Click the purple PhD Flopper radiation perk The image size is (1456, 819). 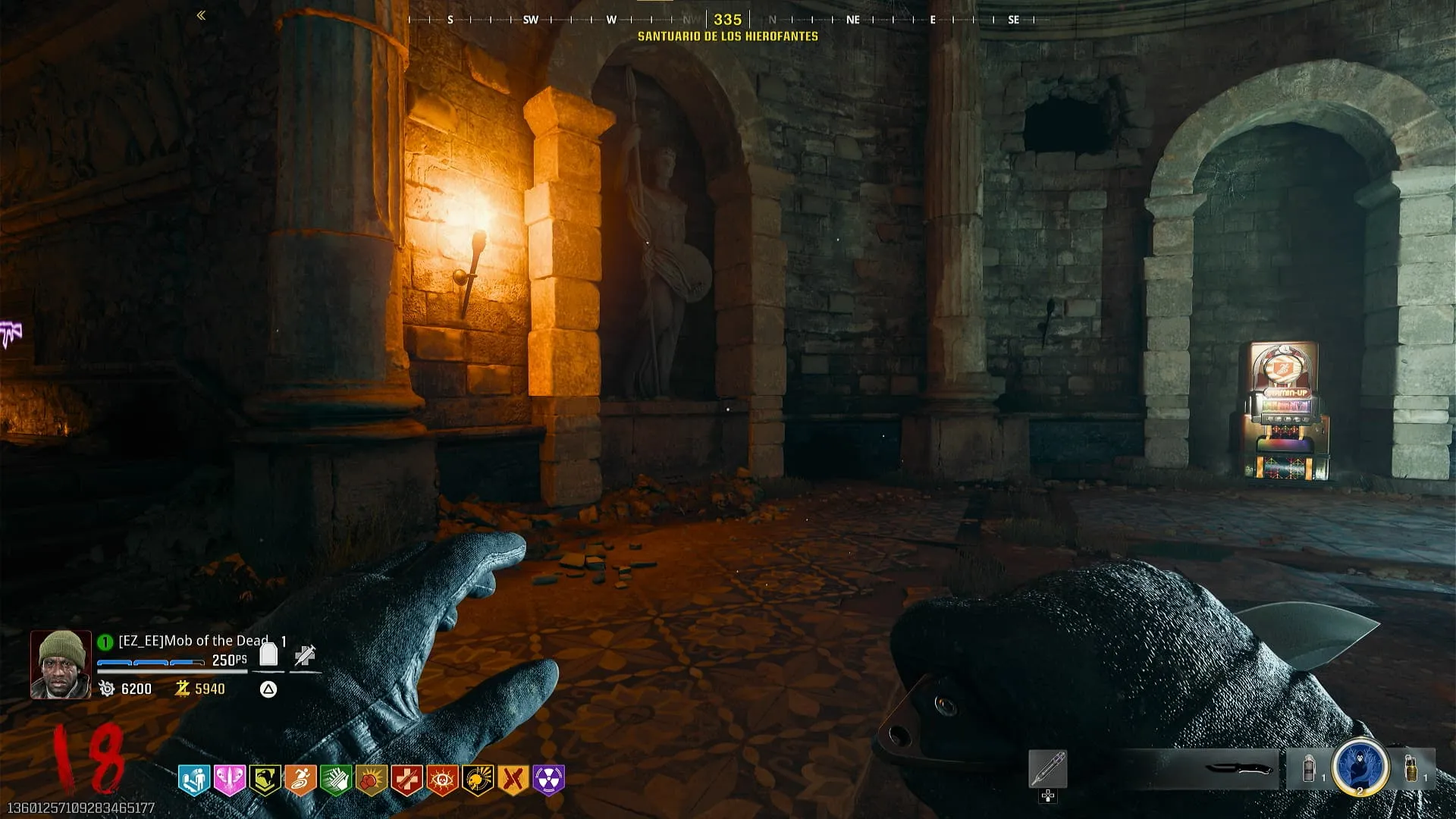click(549, 780)
